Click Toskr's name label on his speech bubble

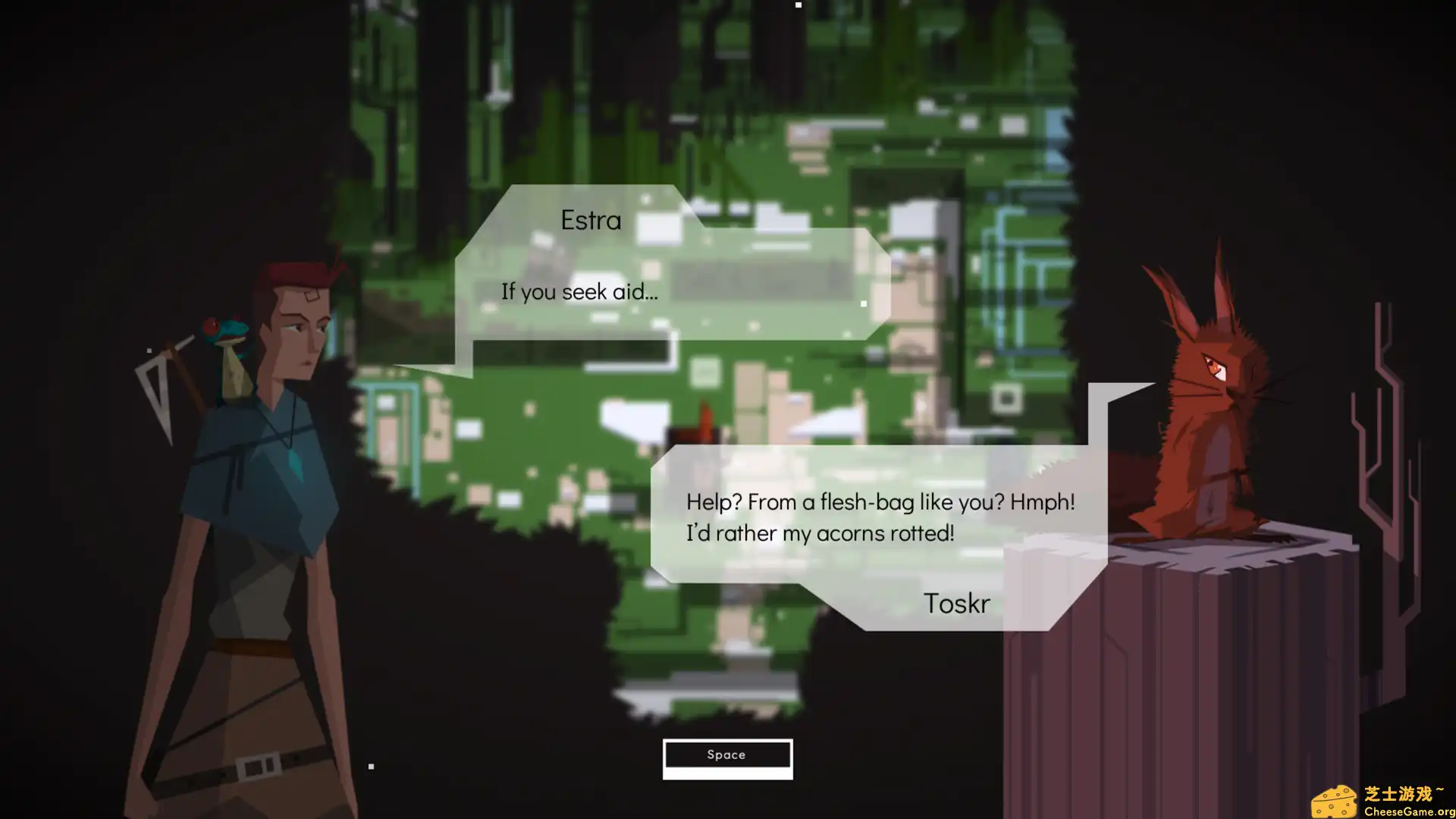pyautogui.click(x=956, y=603)
